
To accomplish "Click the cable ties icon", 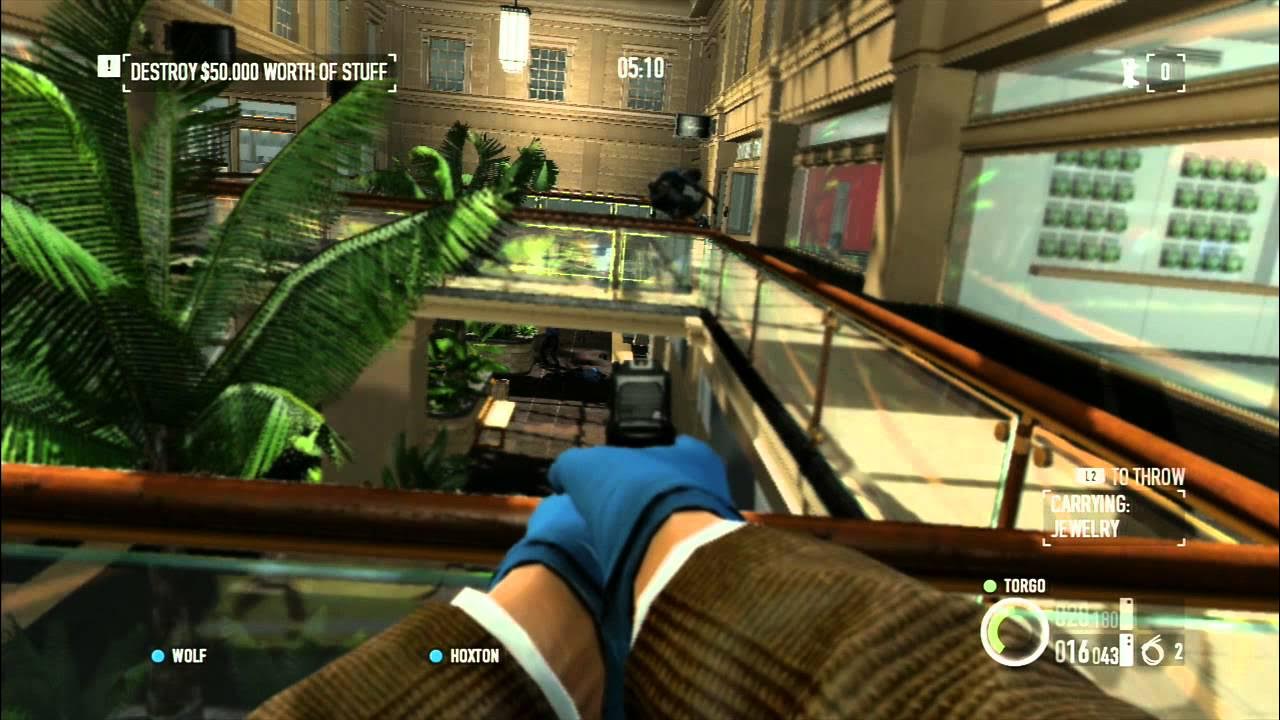I will [1152, 652].
